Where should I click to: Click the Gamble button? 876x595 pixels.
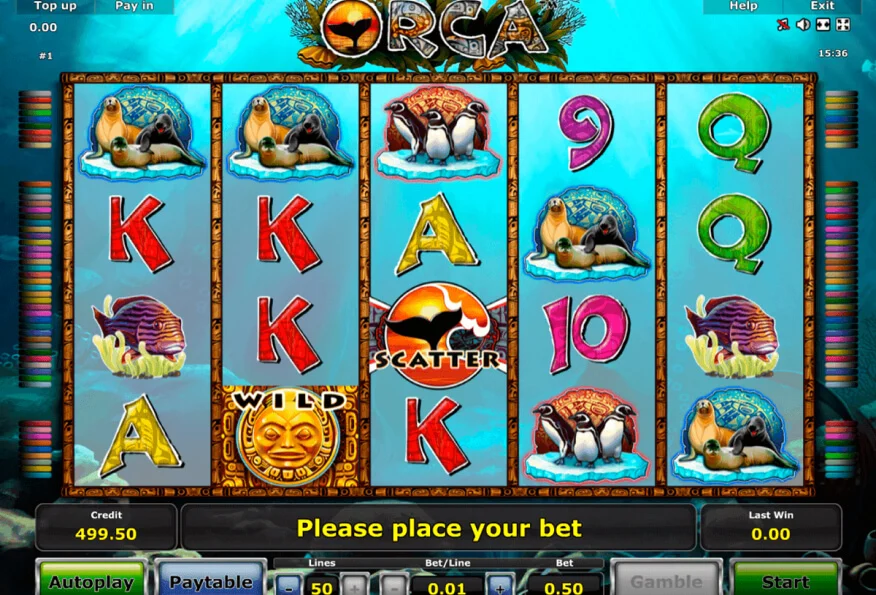coord(665,581)
